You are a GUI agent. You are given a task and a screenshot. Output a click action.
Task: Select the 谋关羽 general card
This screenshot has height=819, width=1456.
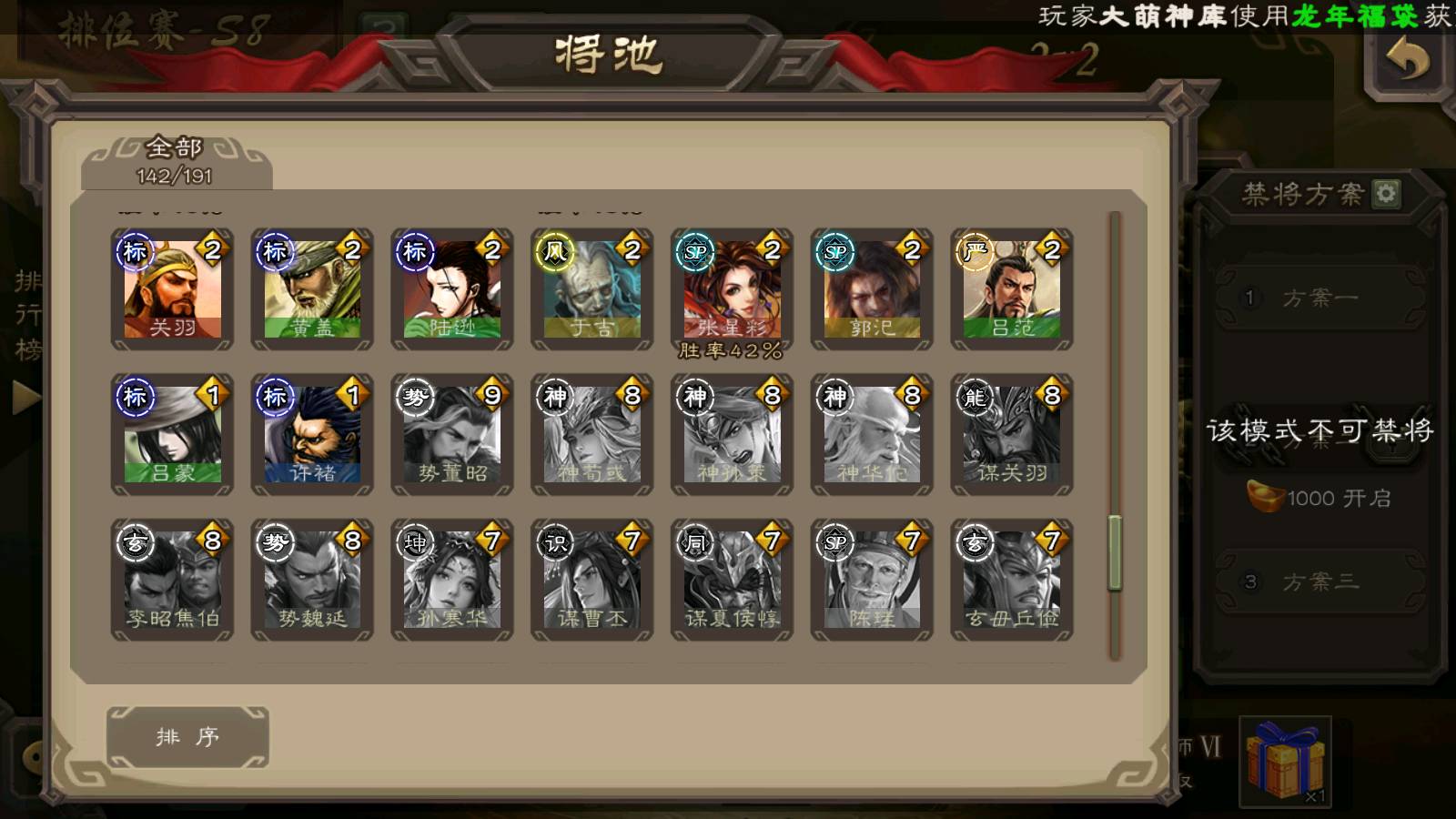(1012, 435)
